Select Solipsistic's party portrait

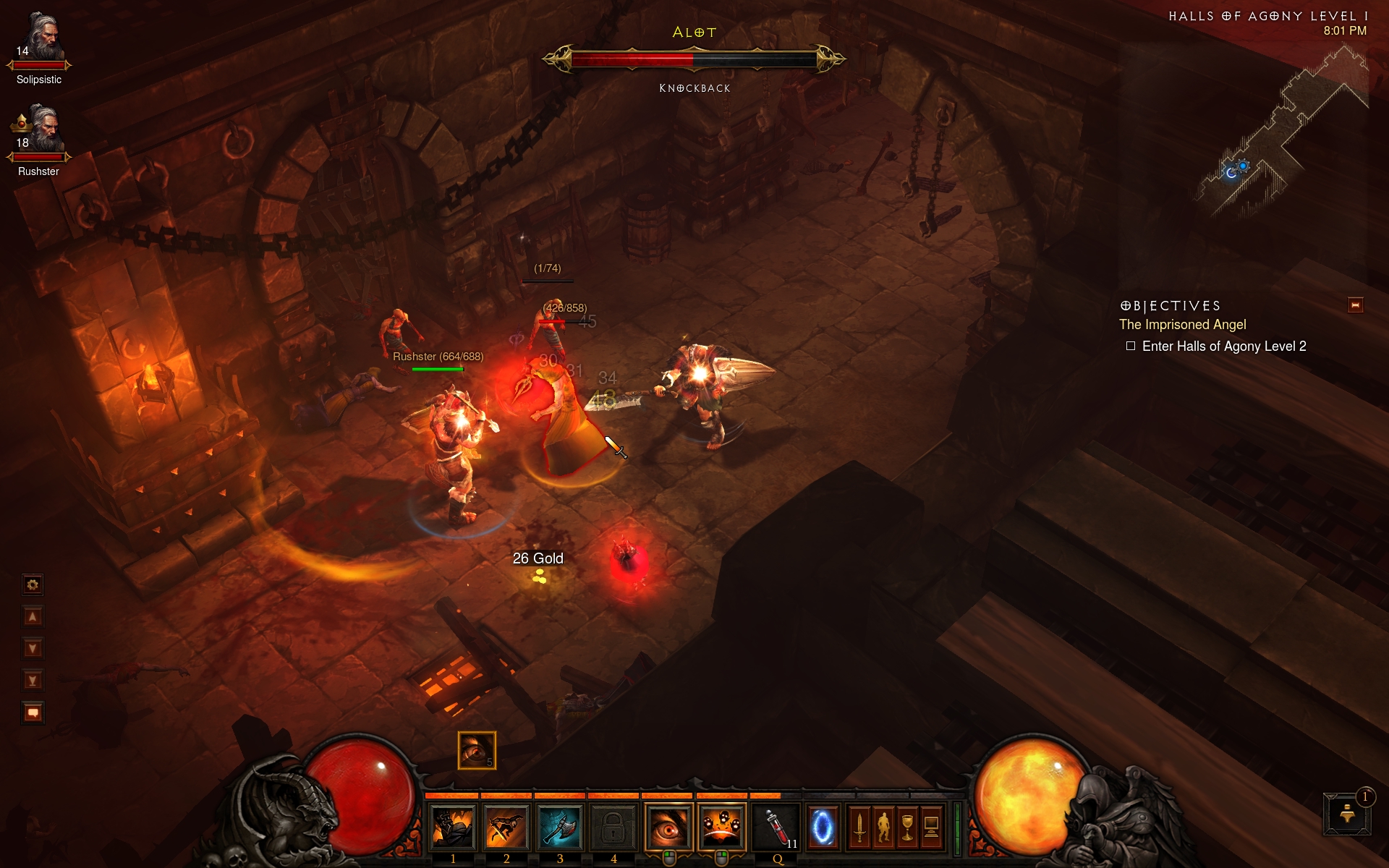click(41, 40)
